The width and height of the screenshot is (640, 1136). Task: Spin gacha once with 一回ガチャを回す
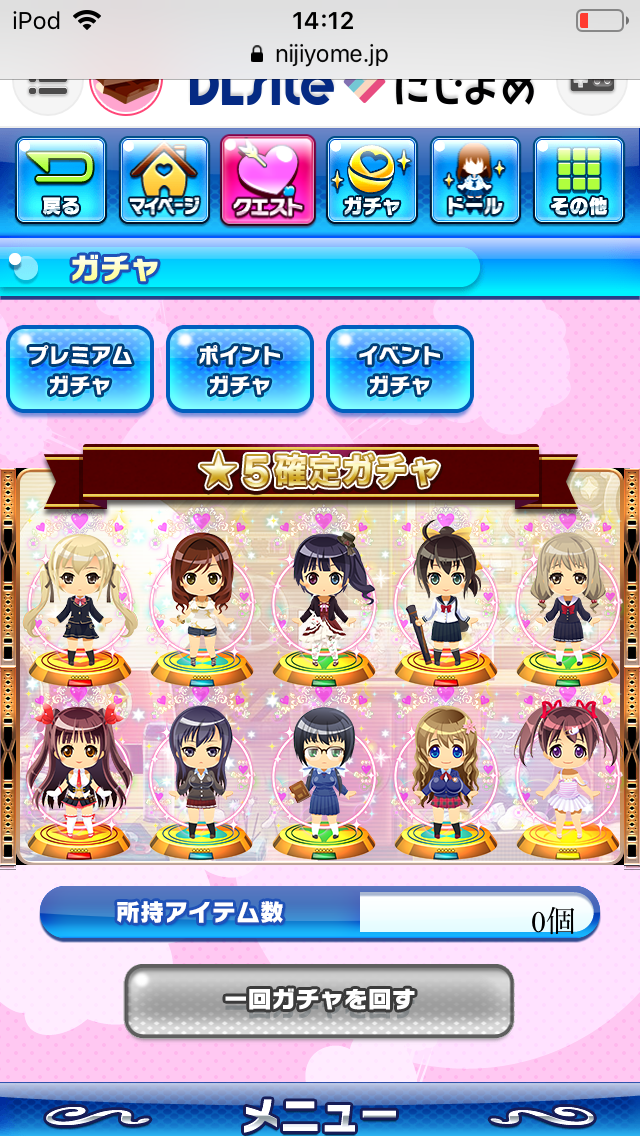tap(319, 1000)
